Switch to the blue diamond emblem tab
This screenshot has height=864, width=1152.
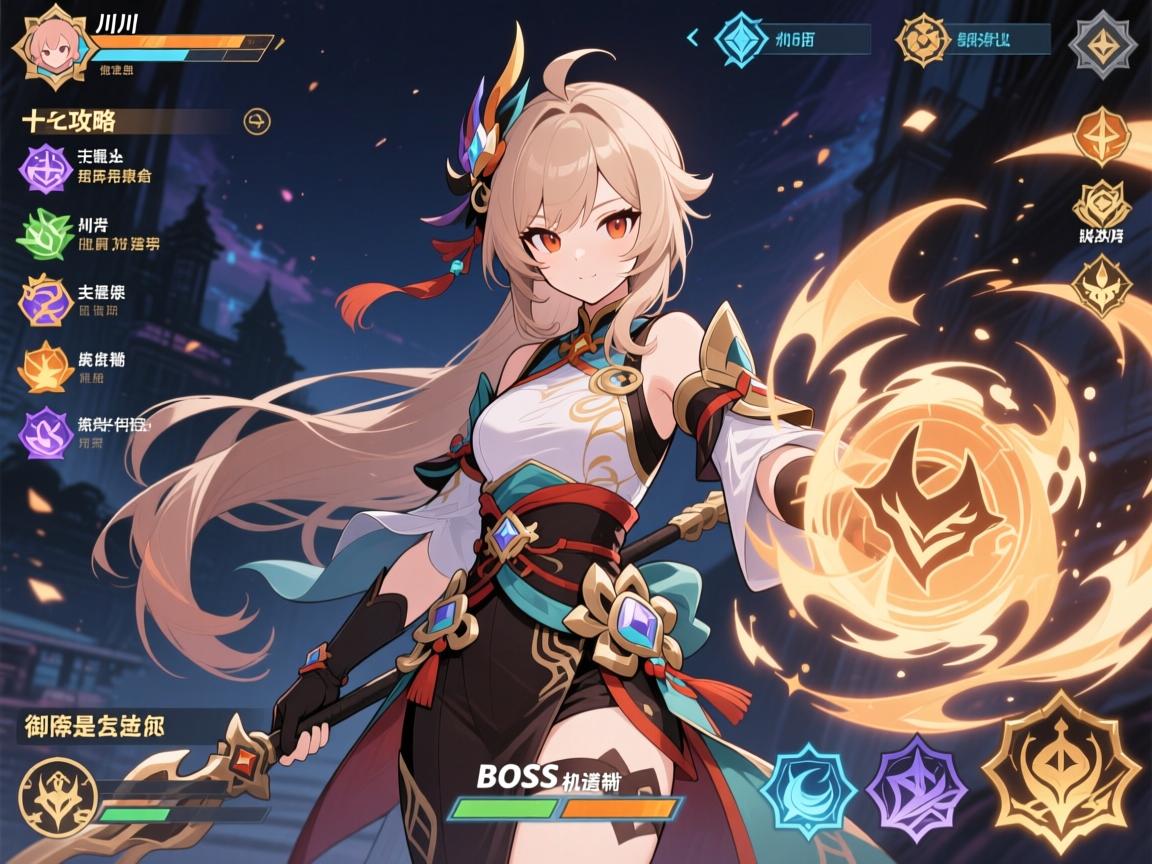click(x=741, y=39)
